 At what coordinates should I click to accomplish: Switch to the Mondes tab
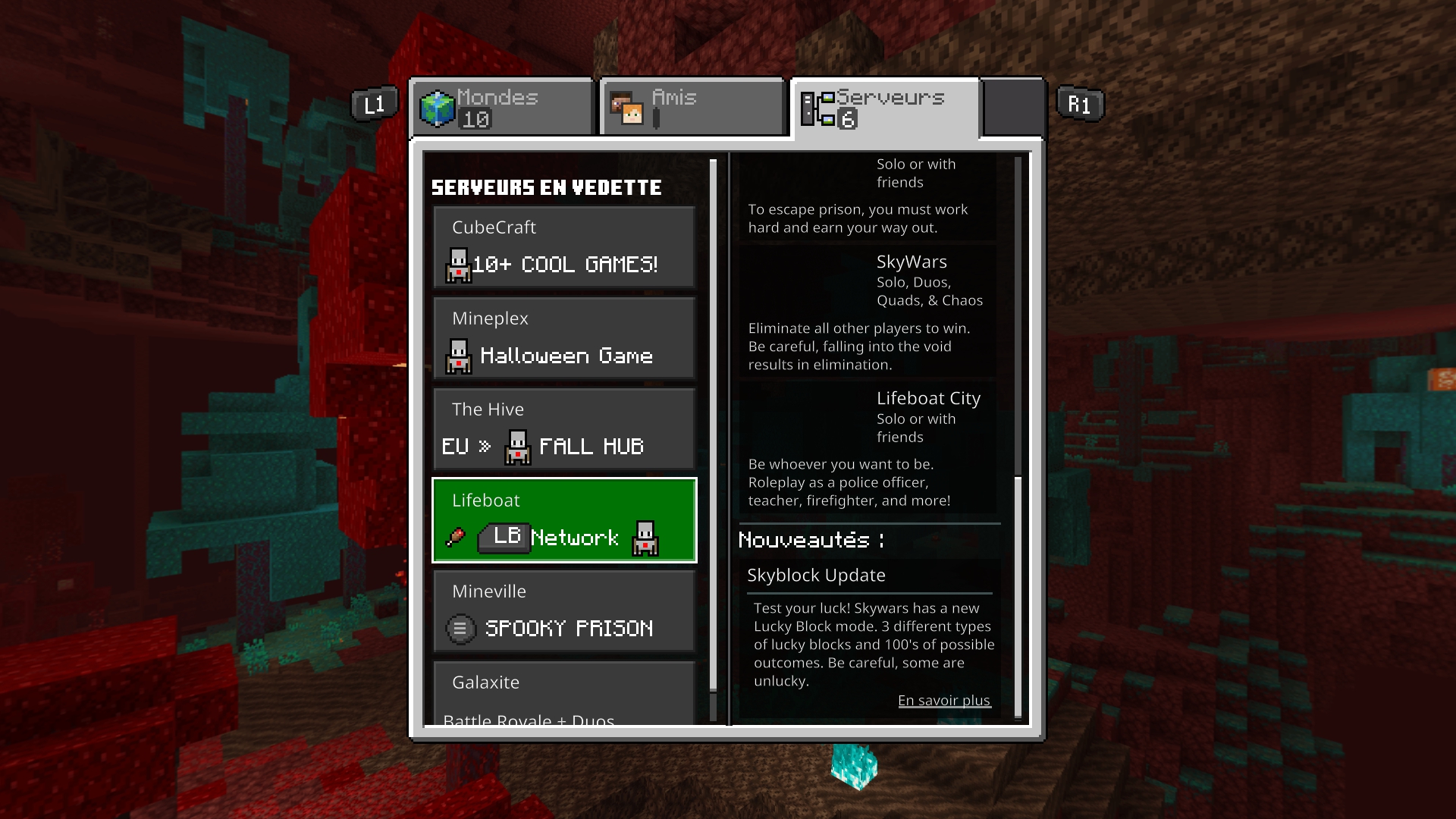502,108
